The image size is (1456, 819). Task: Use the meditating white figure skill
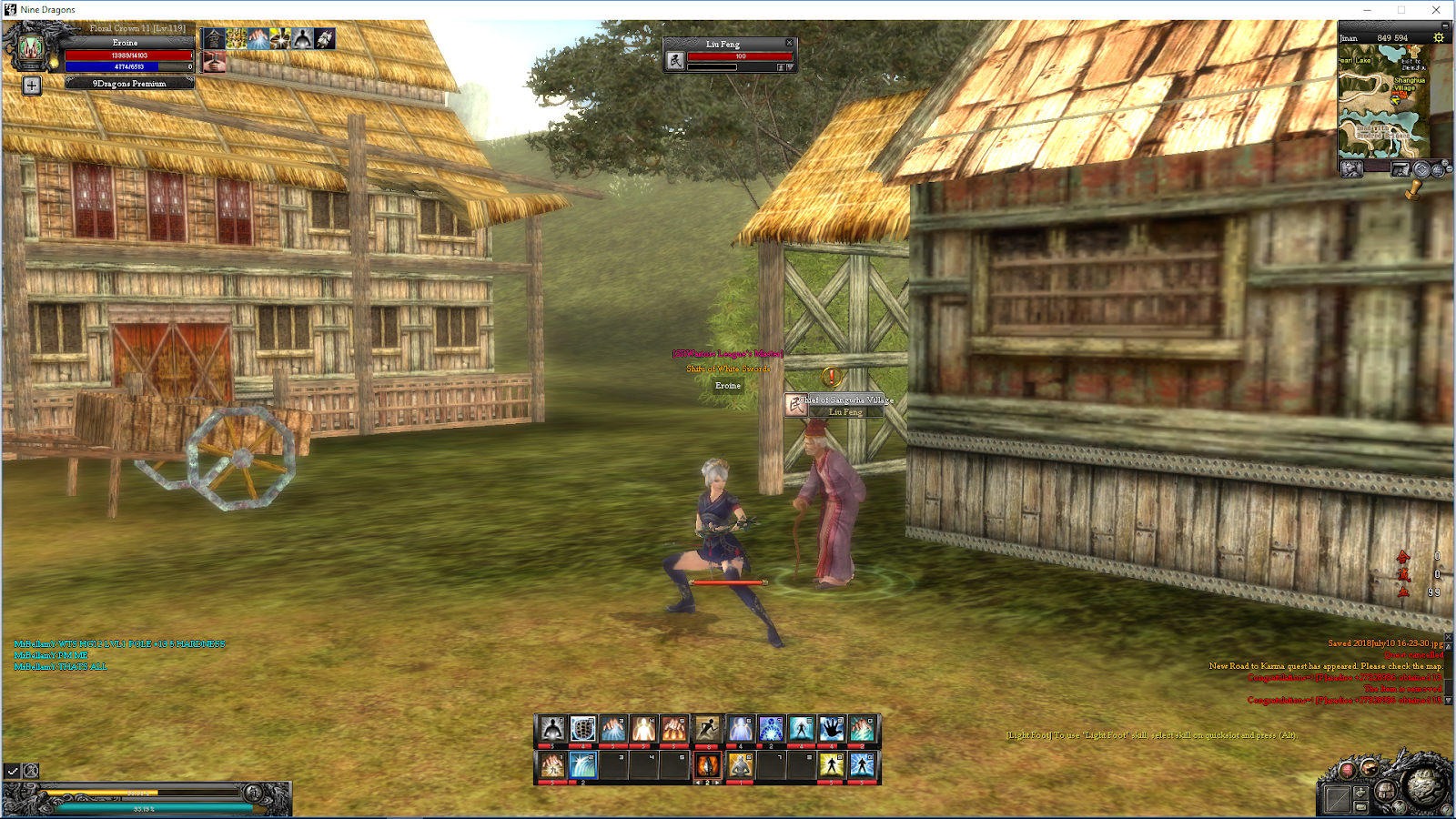pyautogui.click(x=551, y=729)
